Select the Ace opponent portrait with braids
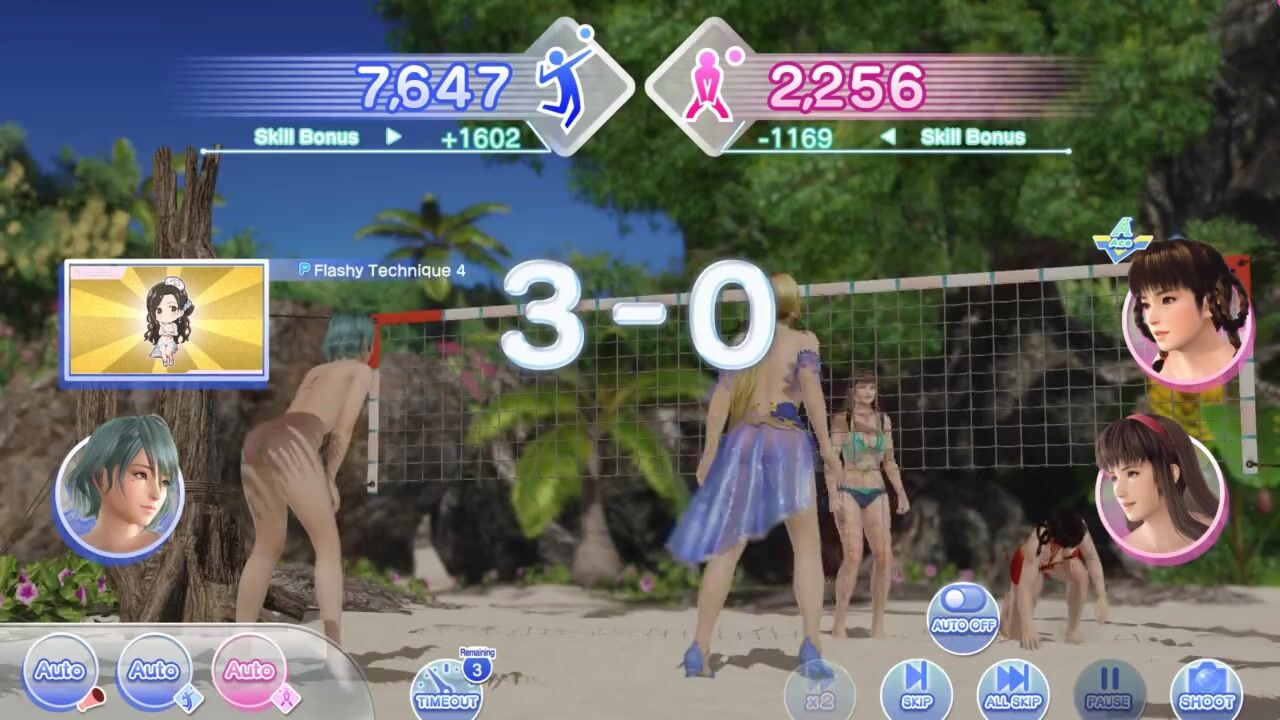The height and width of the screenshot is (720, 1280). (x=1188, y=312)
